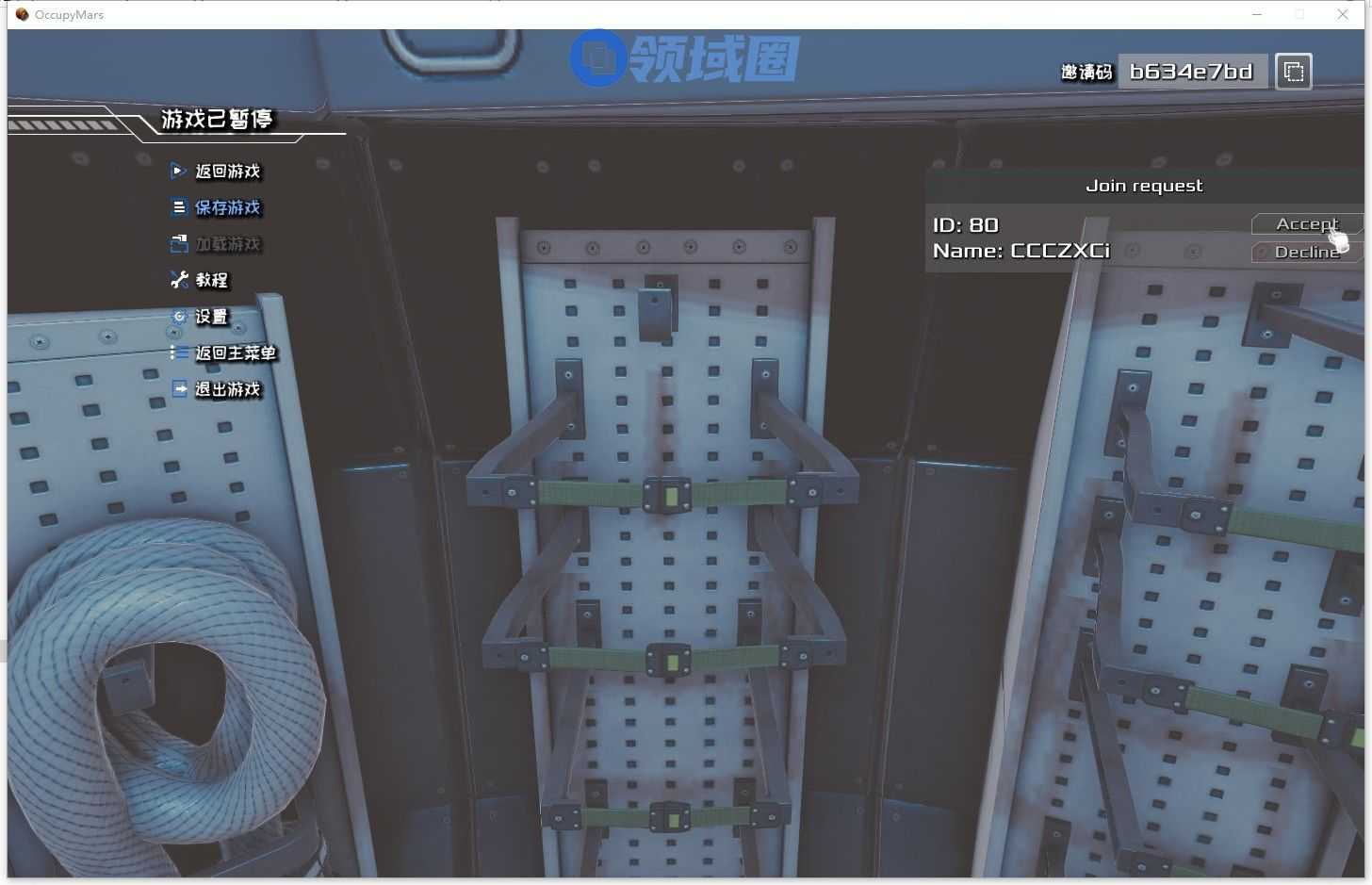Open the tutorial (教程) entry

pyautogui.click(x=211, y=280)
